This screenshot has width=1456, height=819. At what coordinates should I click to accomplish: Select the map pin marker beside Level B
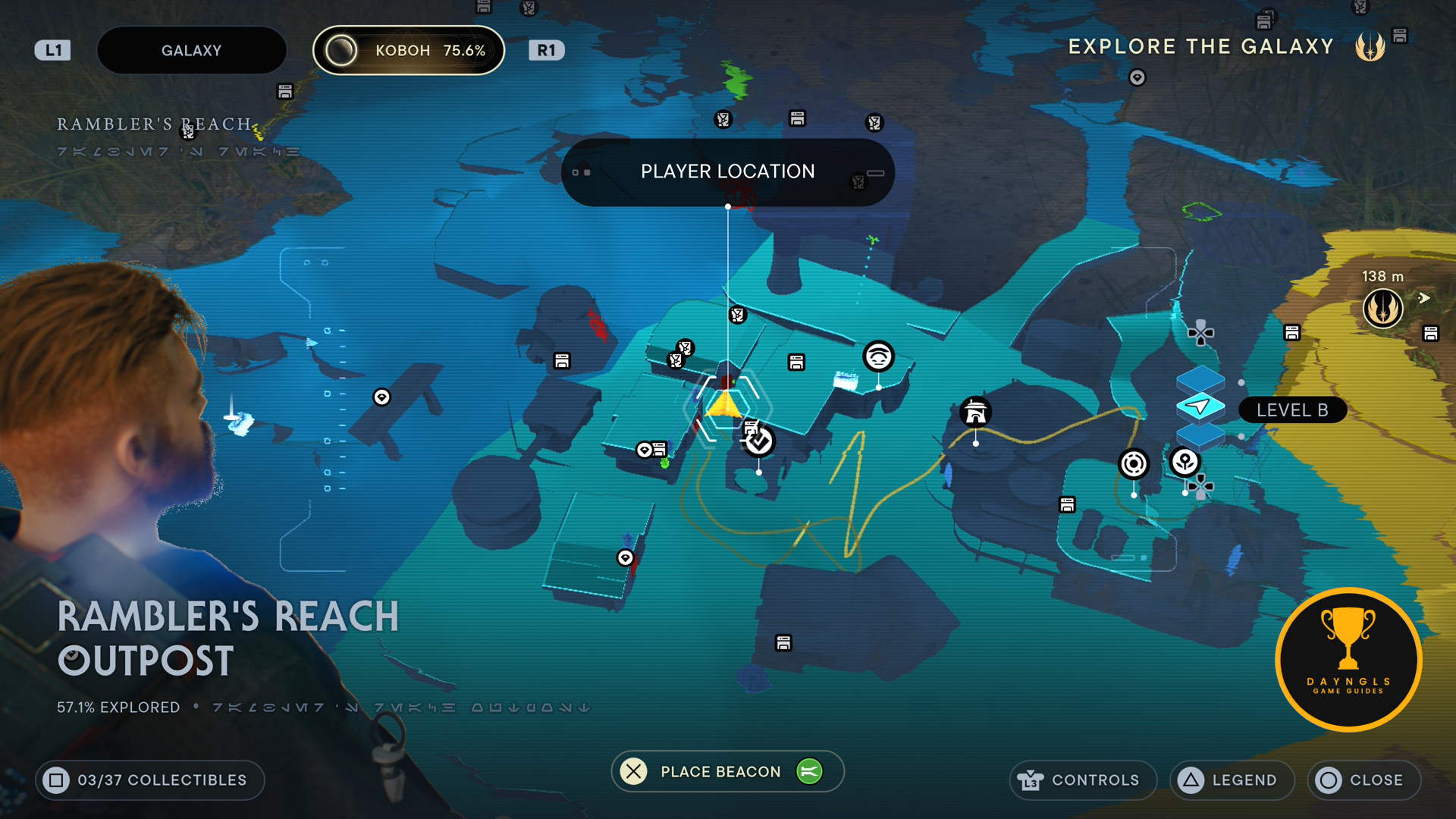pyautogui.click(x=1185, y=461)
